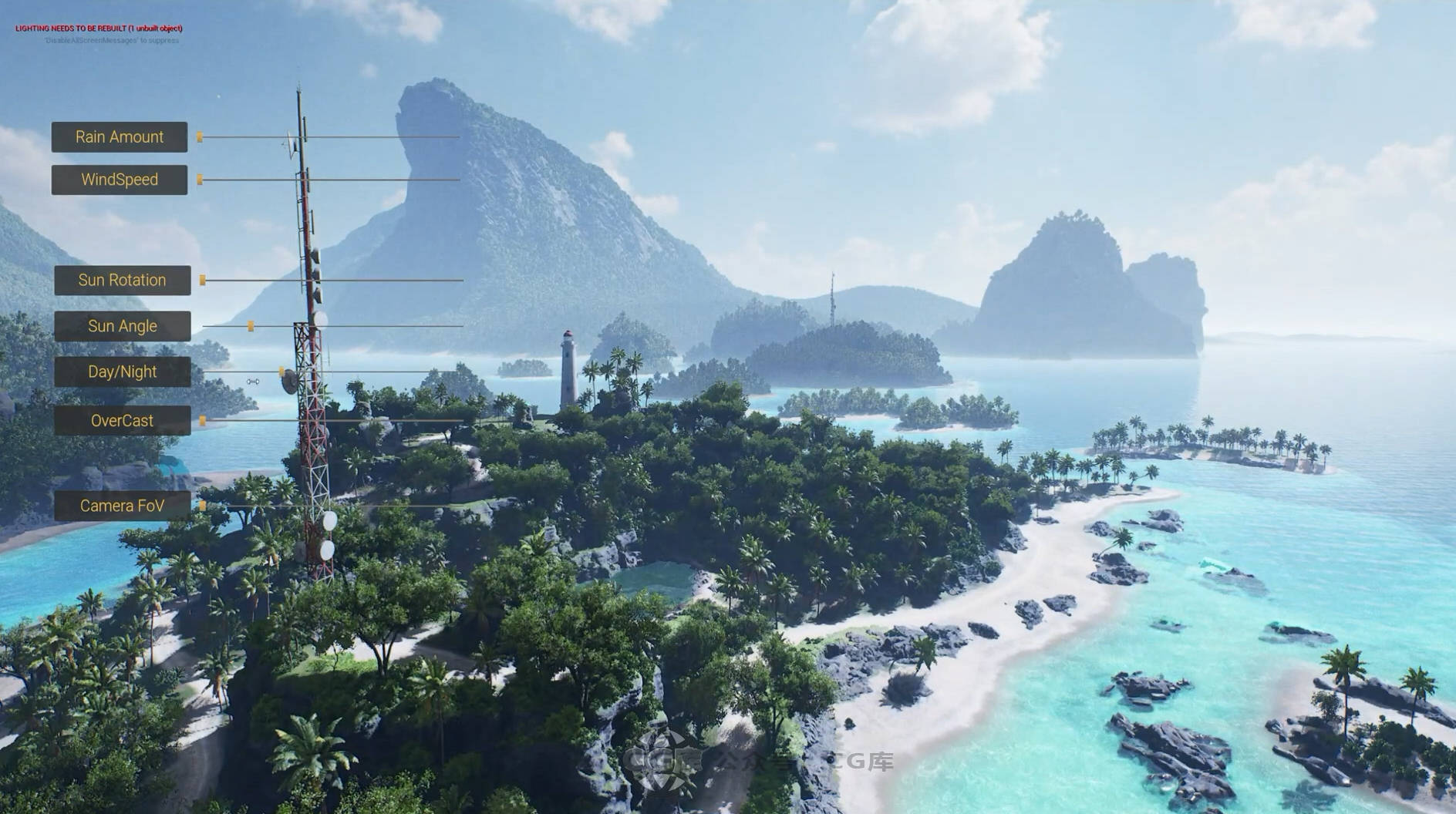Click the Day/Night slider handle
Screen dimensions: 1456x814
pos(281,372)
